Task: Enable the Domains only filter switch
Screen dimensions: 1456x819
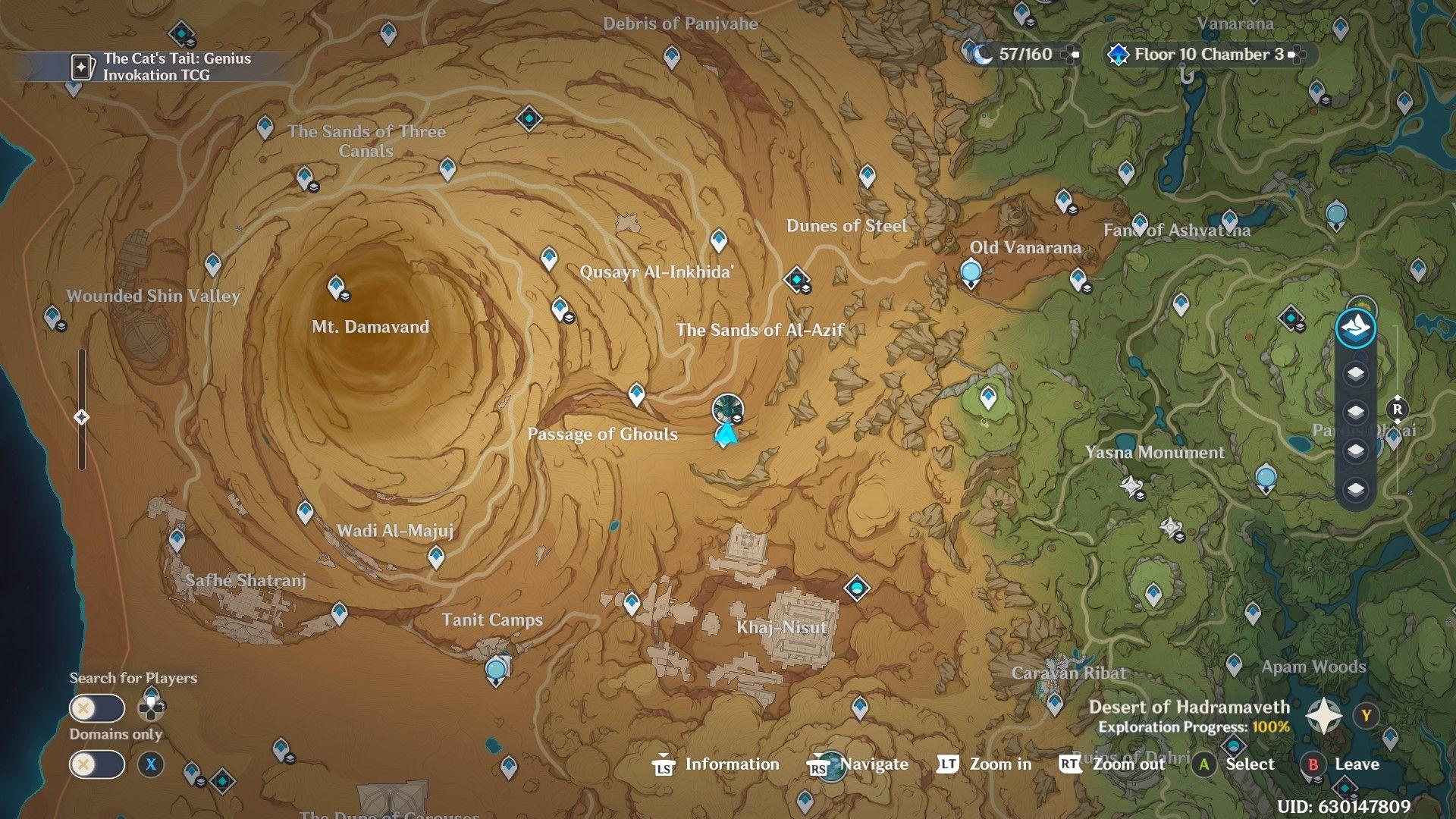Action: click(96, 764)
